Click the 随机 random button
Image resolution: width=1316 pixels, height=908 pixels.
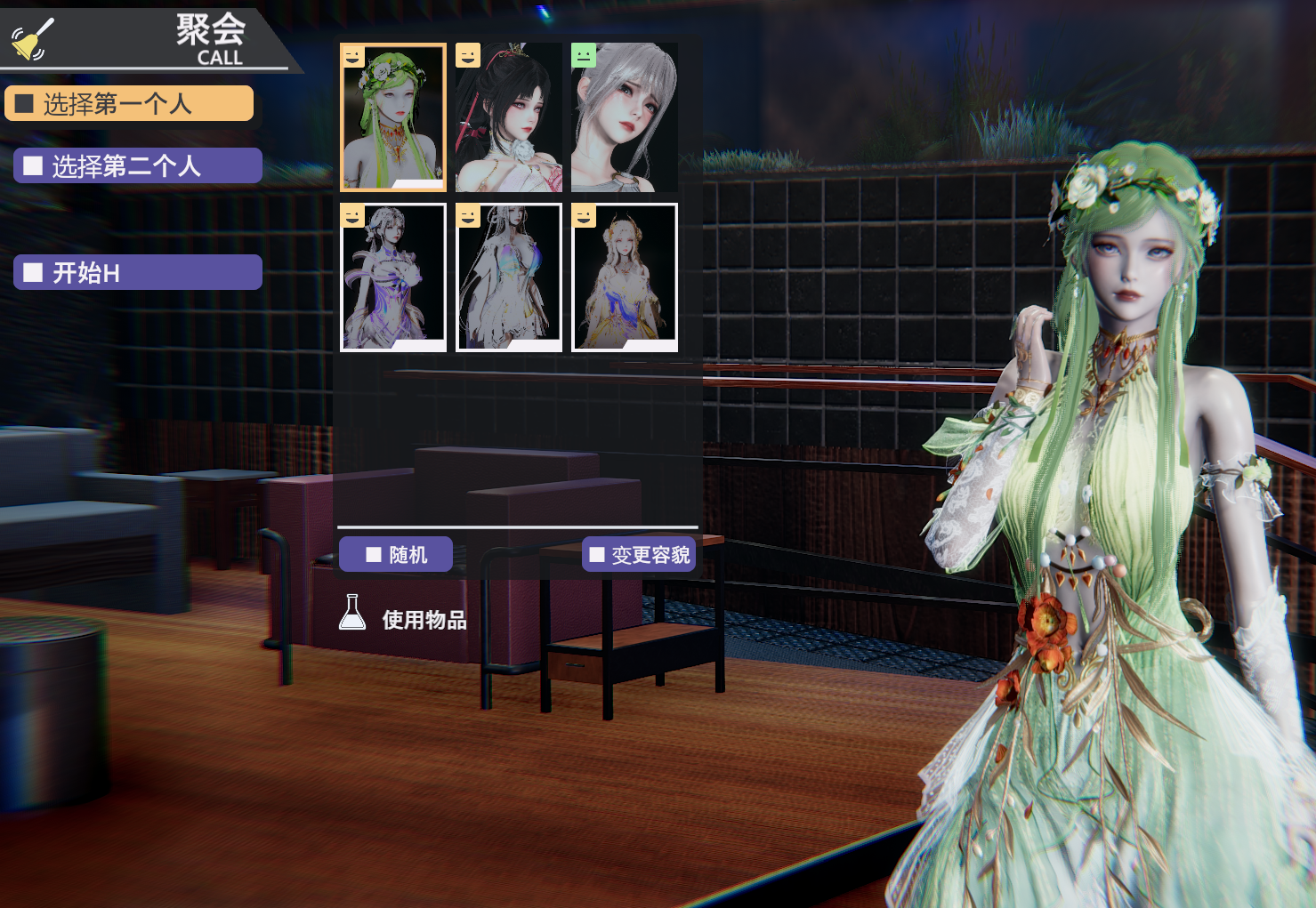(396, 555)
